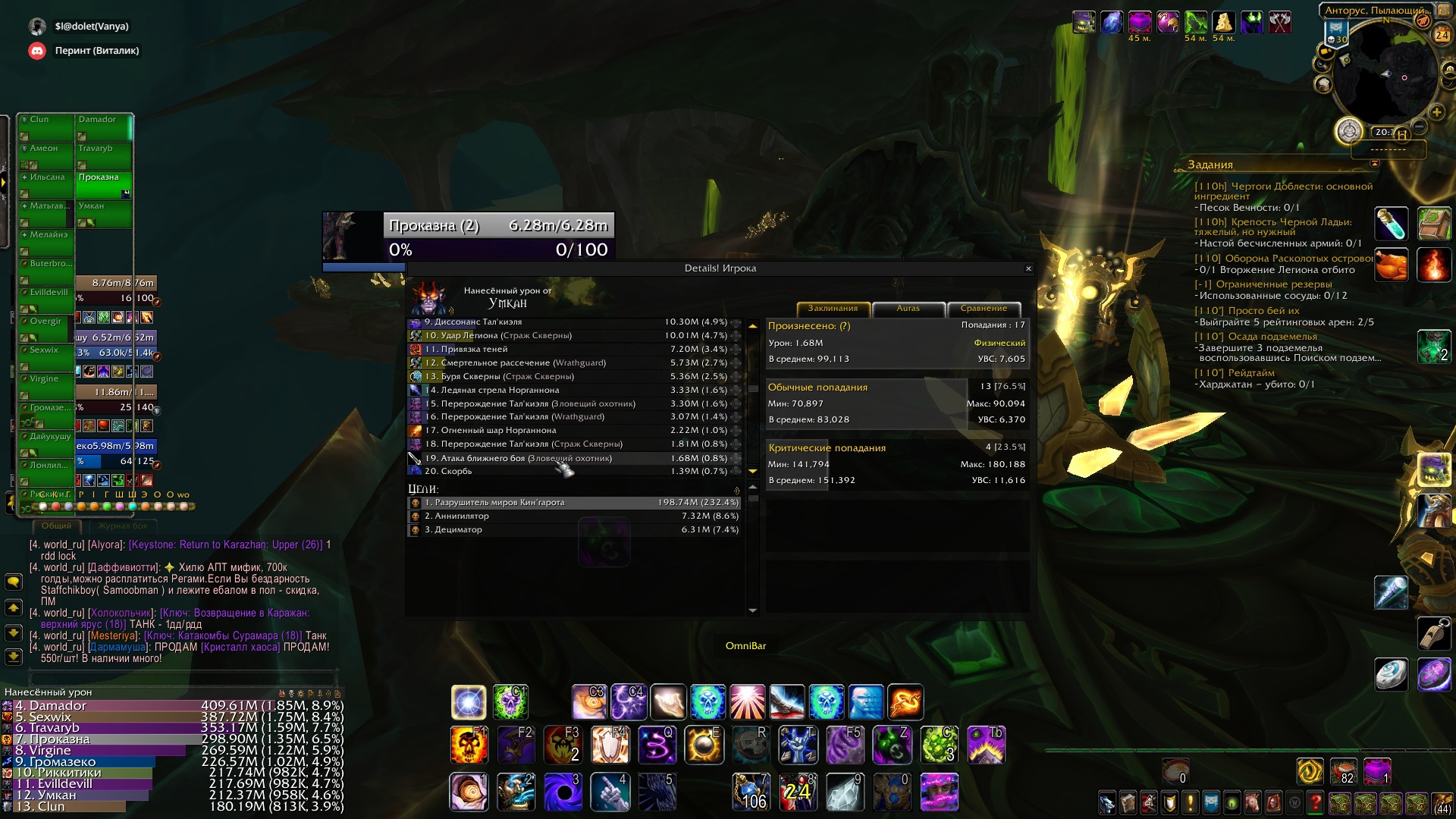Switch to Журнал боя chat tab
The width and height of the screenshot is (1456, 819).
pos(122,526)
